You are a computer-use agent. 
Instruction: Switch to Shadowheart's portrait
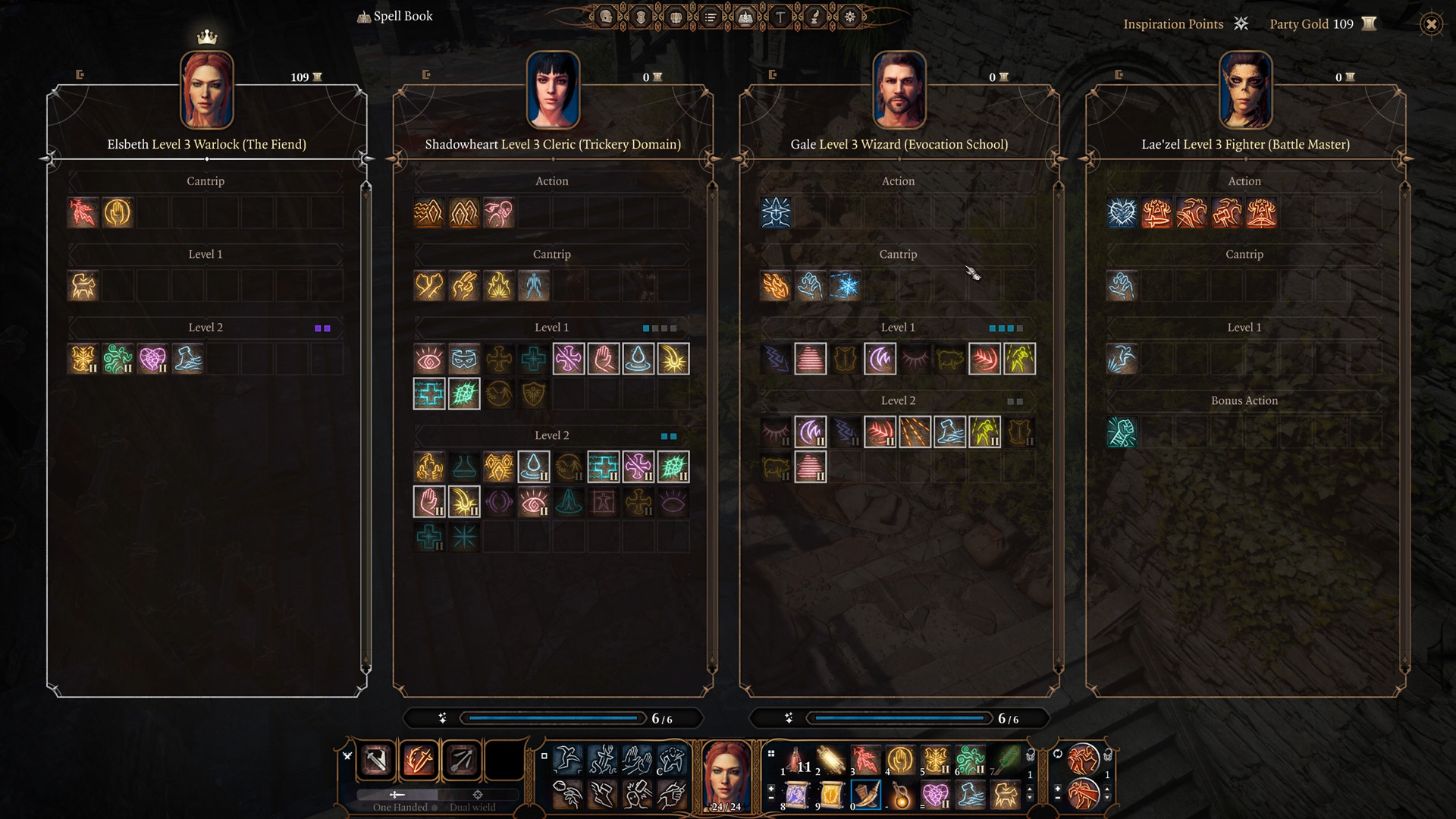(x=552, y=89)
